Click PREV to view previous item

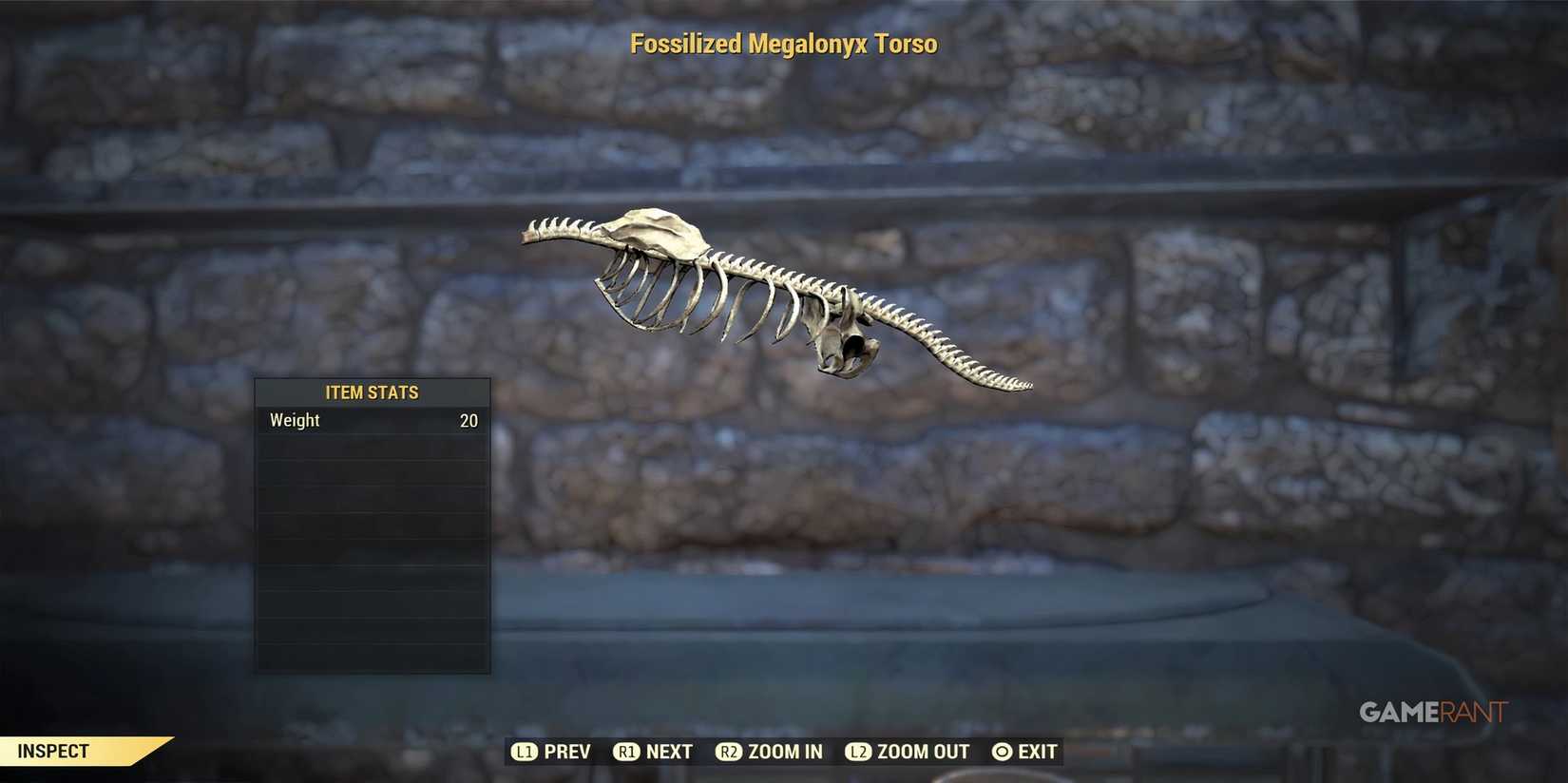tap(567, 751)
